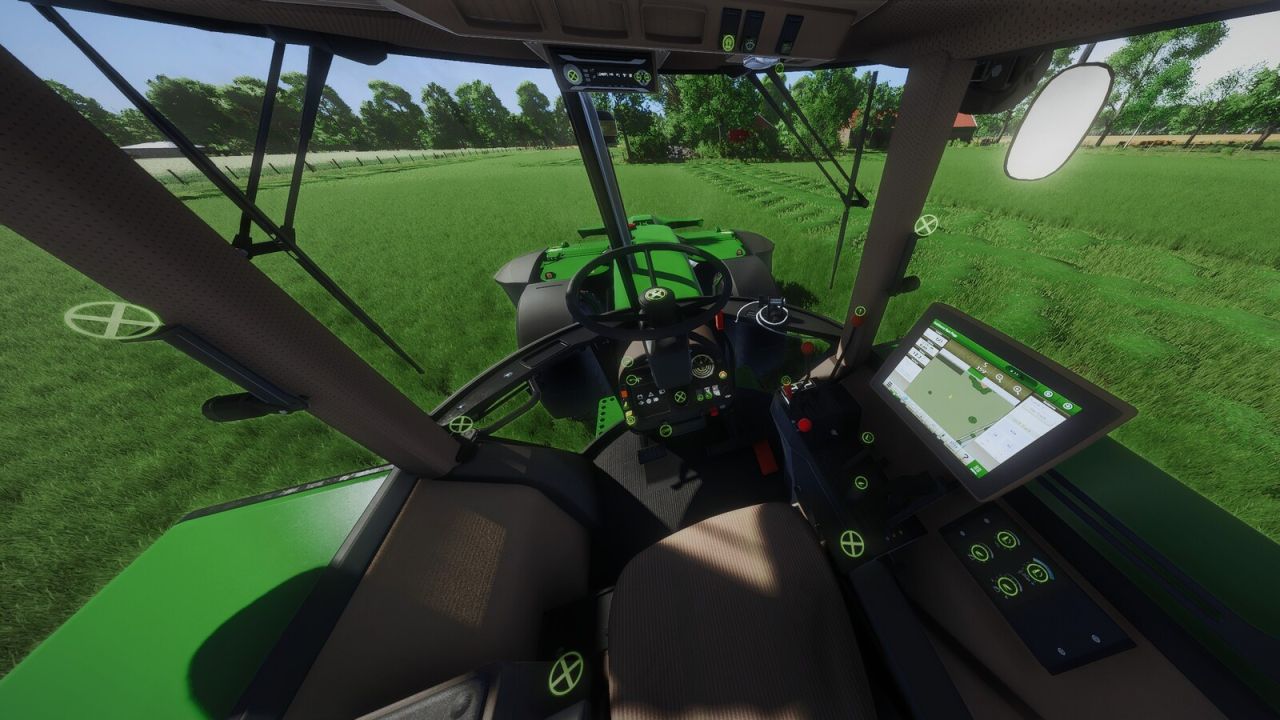The height and width of the screenshot is (720, 1280).
Task: Adjust the glowing dial knob on the right console
Action: pyautogui.click(x=1037, y=572)
